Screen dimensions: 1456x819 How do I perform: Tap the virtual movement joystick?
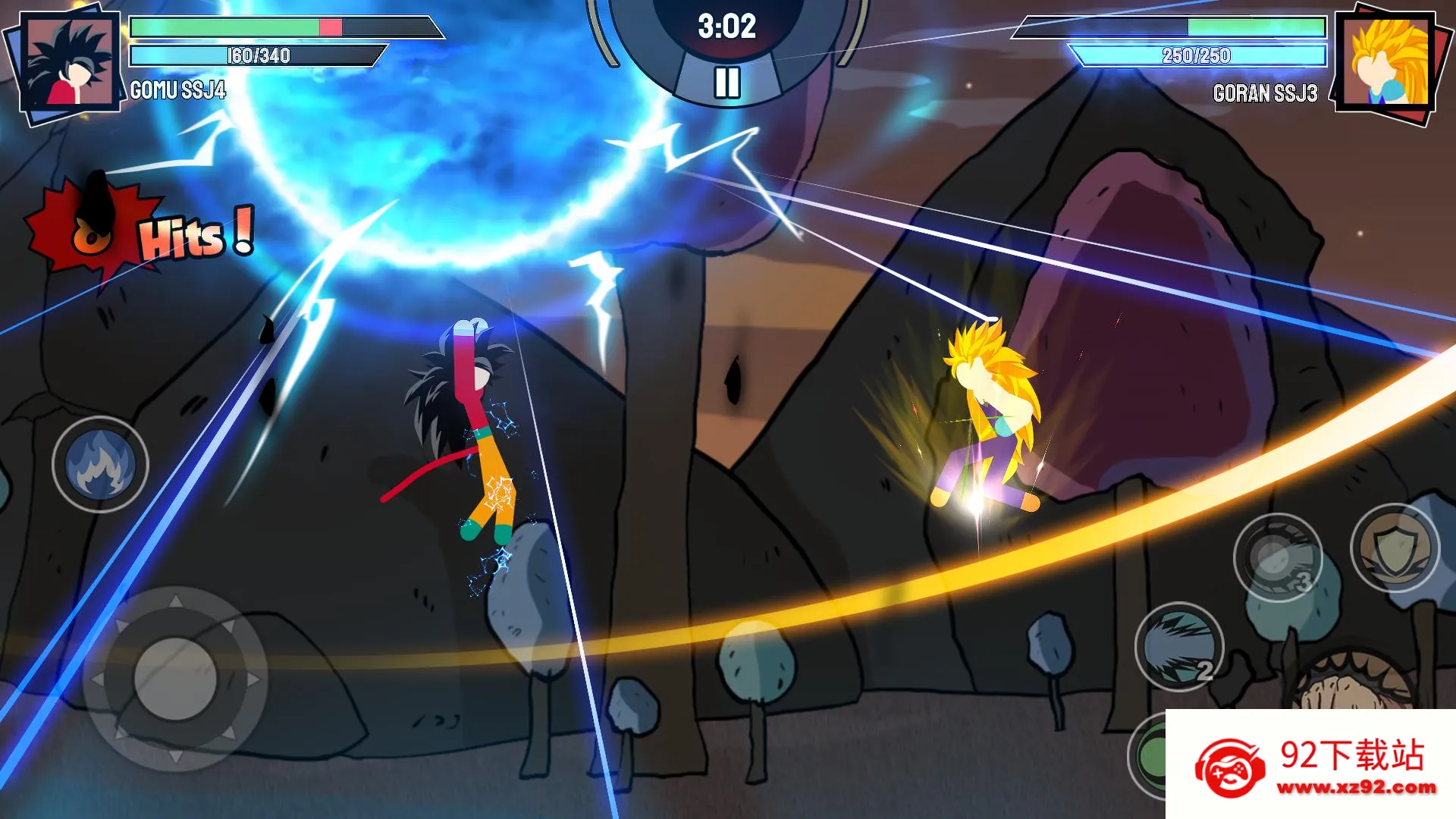pyautogui.click(x=175, y=679)
